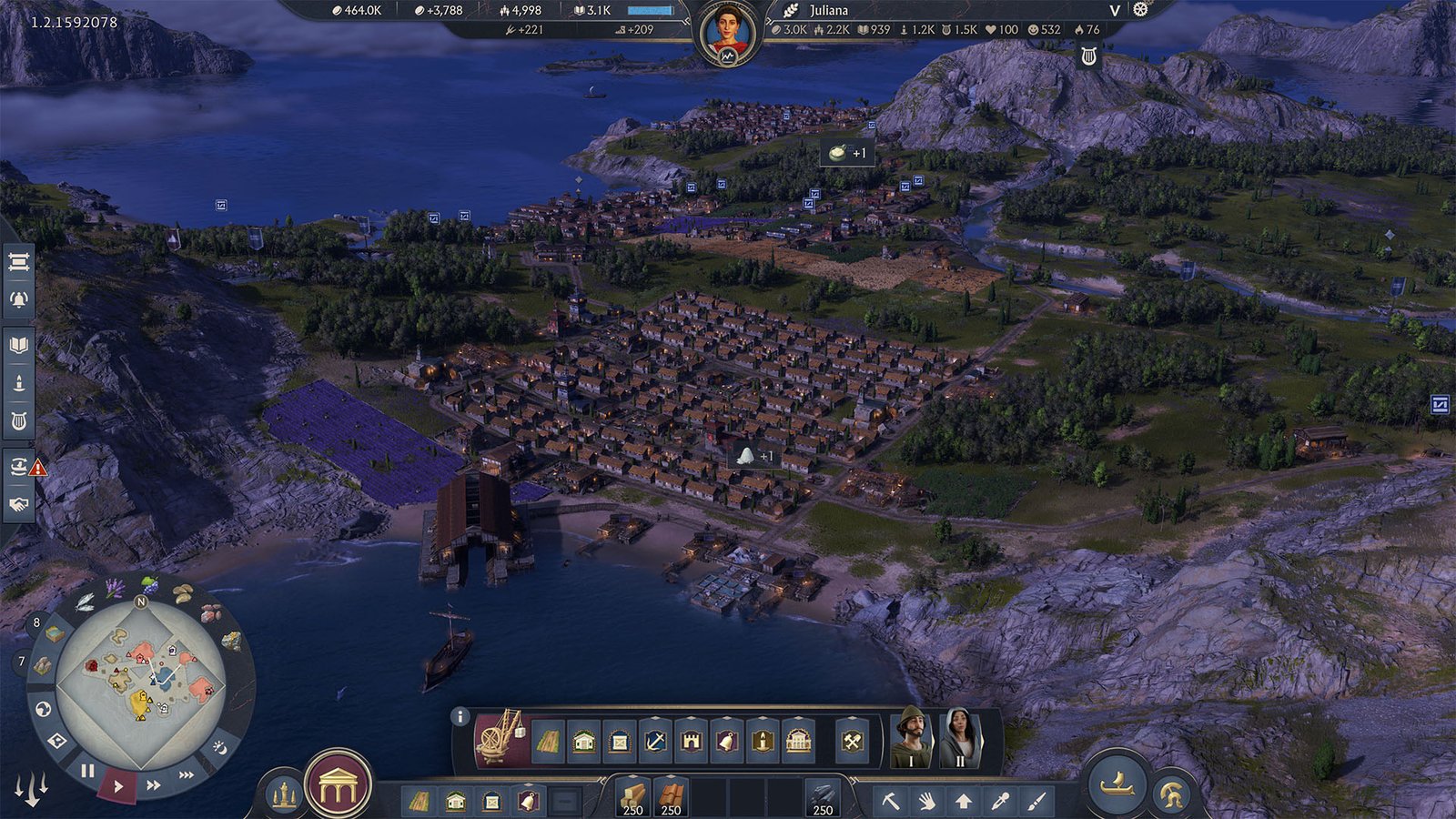1456x819 pixels.
Task: Toggle the moon night-cycle button beside minimap
Action: (x=220, y=748)
